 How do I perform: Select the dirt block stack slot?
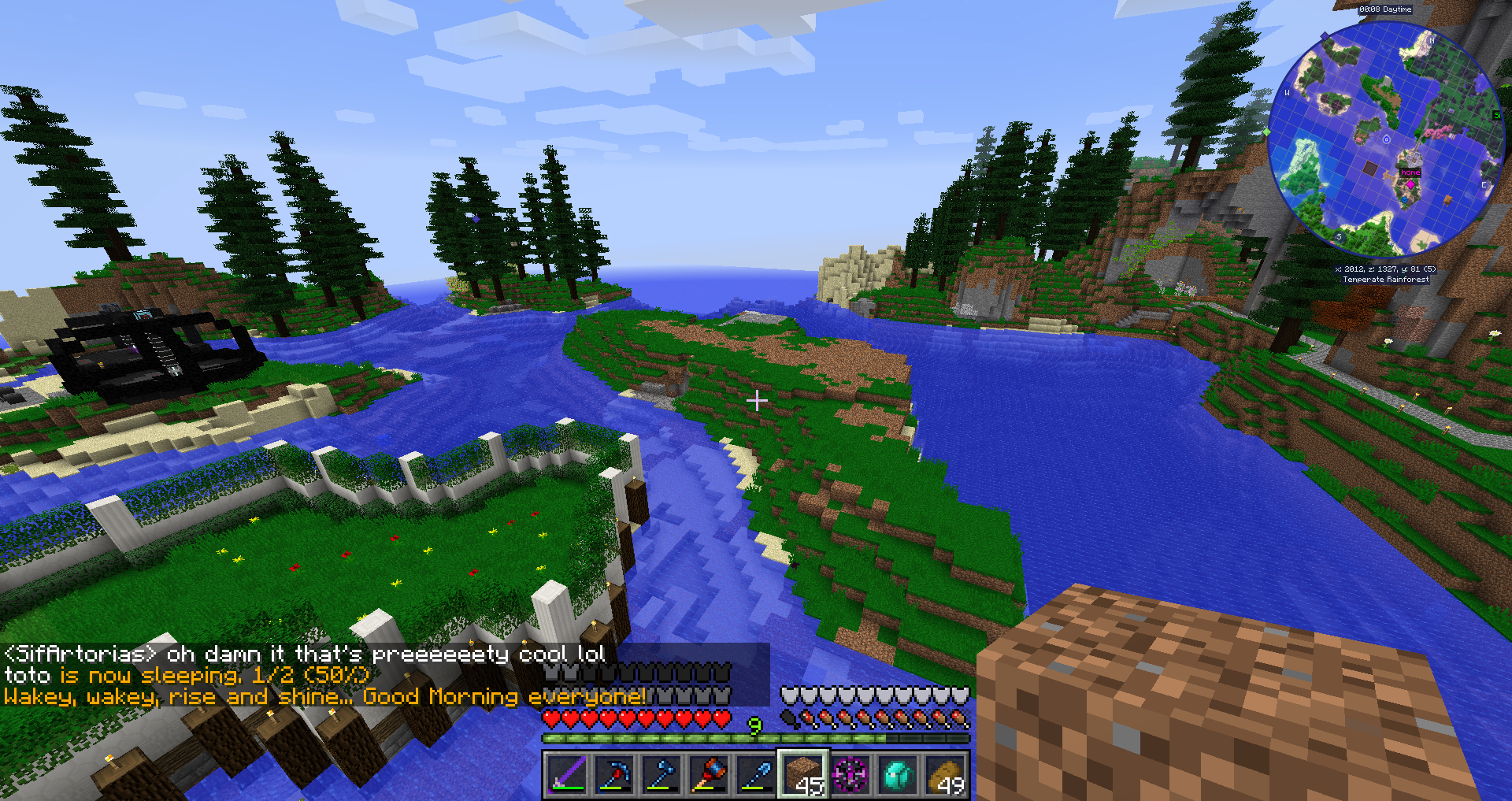click(802, 775)
